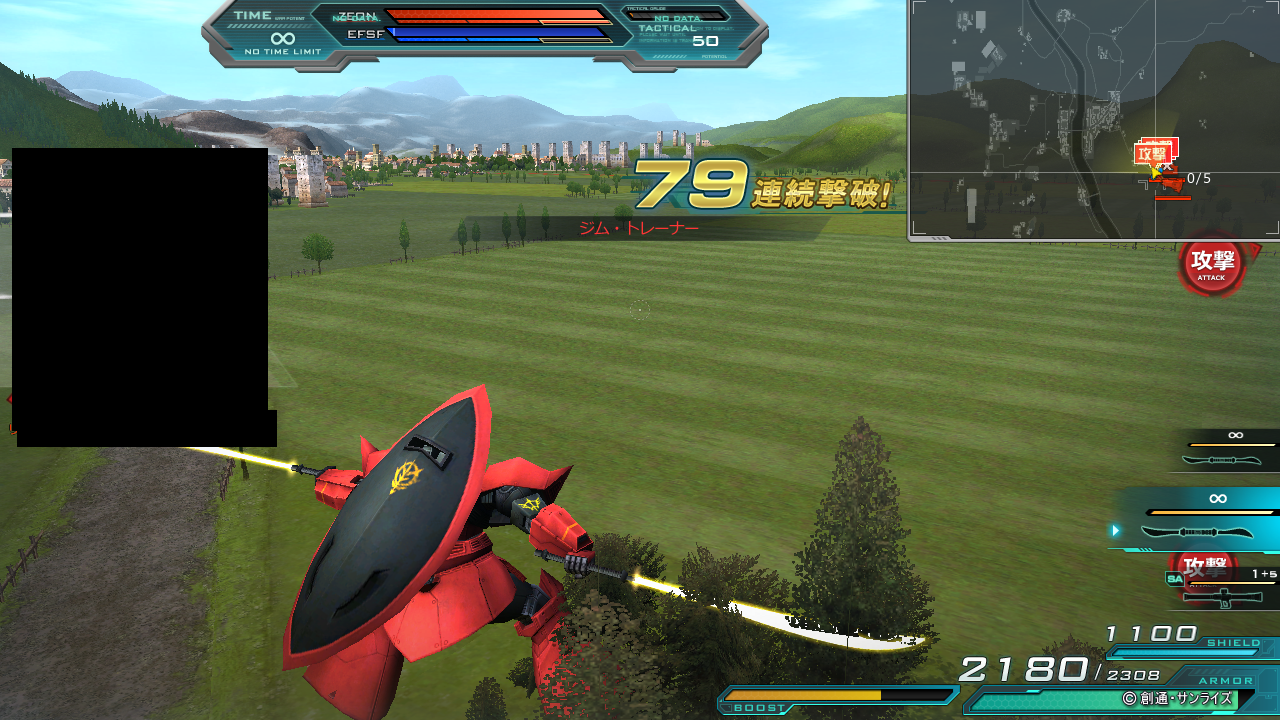
Task: Select the highlighted beam naginata weapon slot
Action: (x=1196, y=520)
